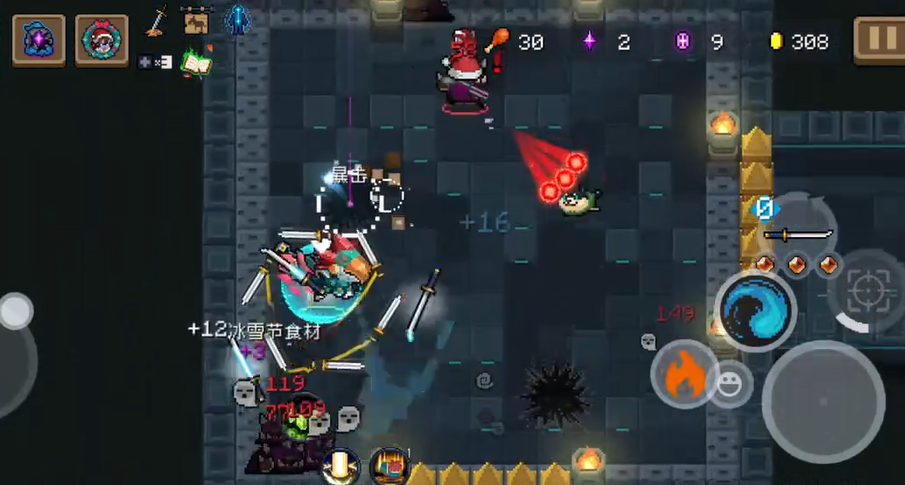Select the horse signboard buff icon
This screenshot has height=485, width=905.
point(197,20)
